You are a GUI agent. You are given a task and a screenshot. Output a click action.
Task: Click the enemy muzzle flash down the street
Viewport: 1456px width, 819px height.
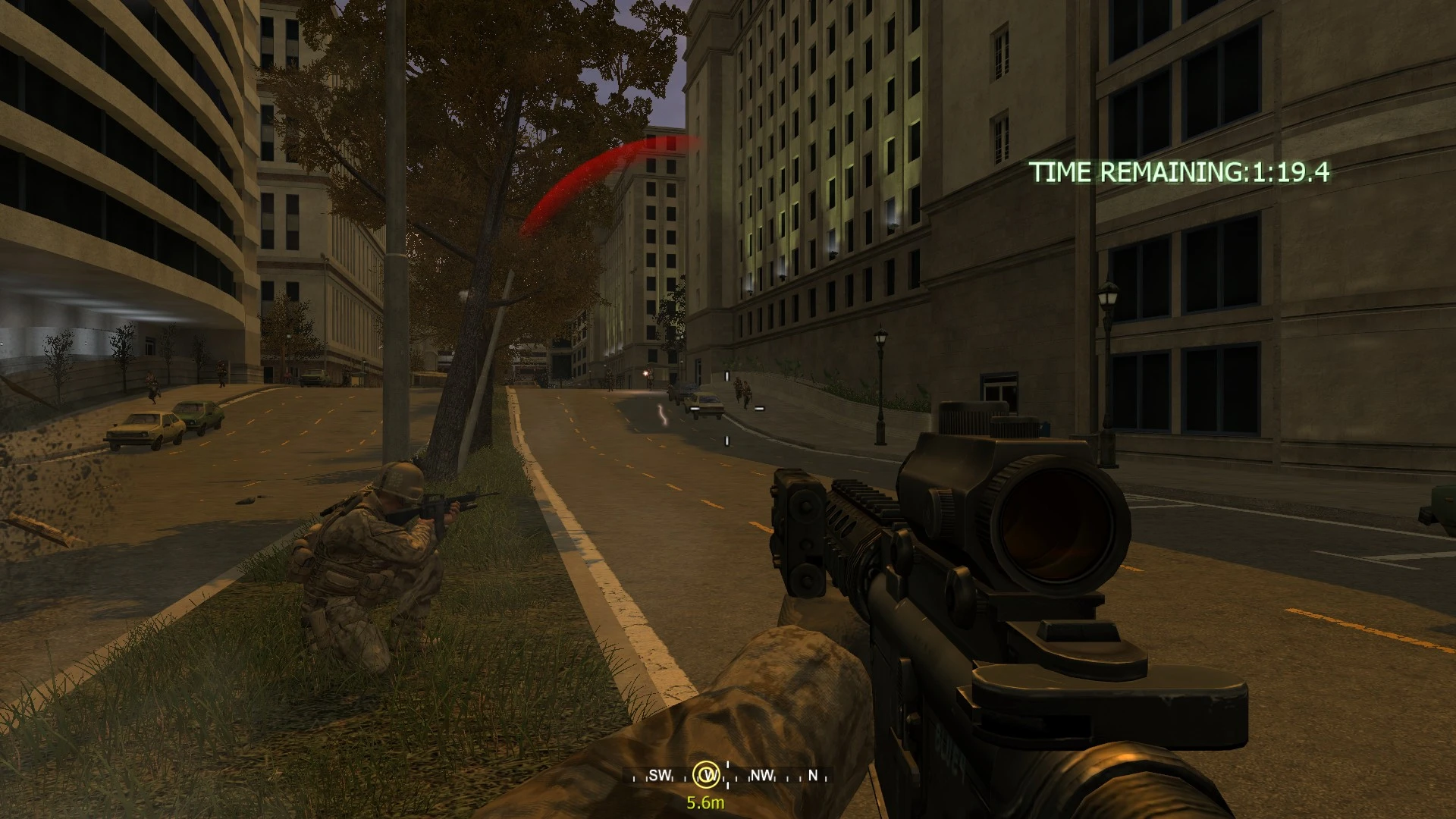coord(645,373)
